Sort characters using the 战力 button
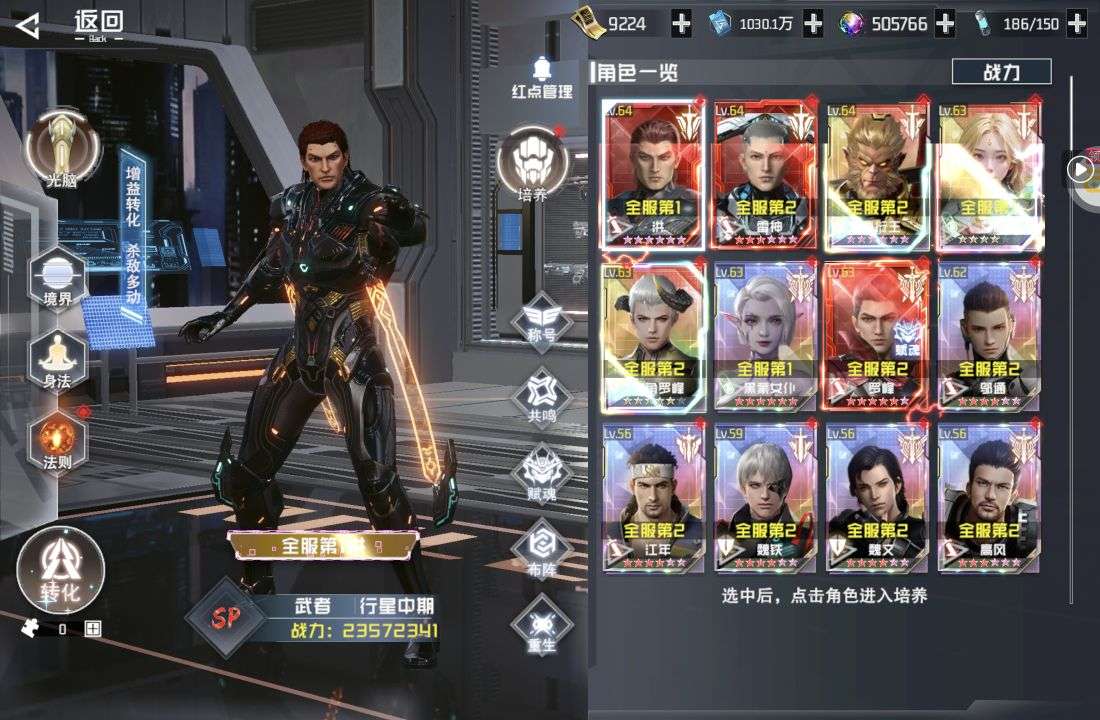 pyautogui.click(x=1001, y=72)
